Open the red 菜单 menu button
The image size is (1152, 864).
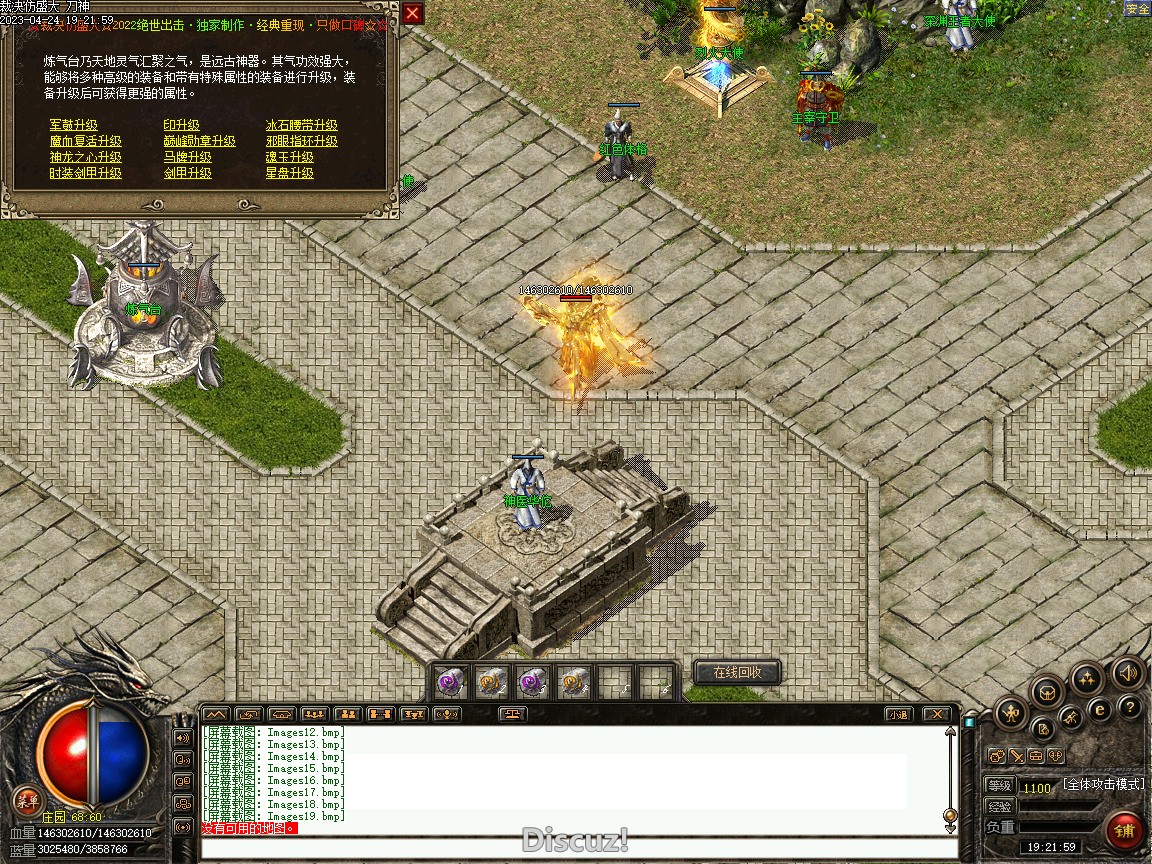coord(27,800)
